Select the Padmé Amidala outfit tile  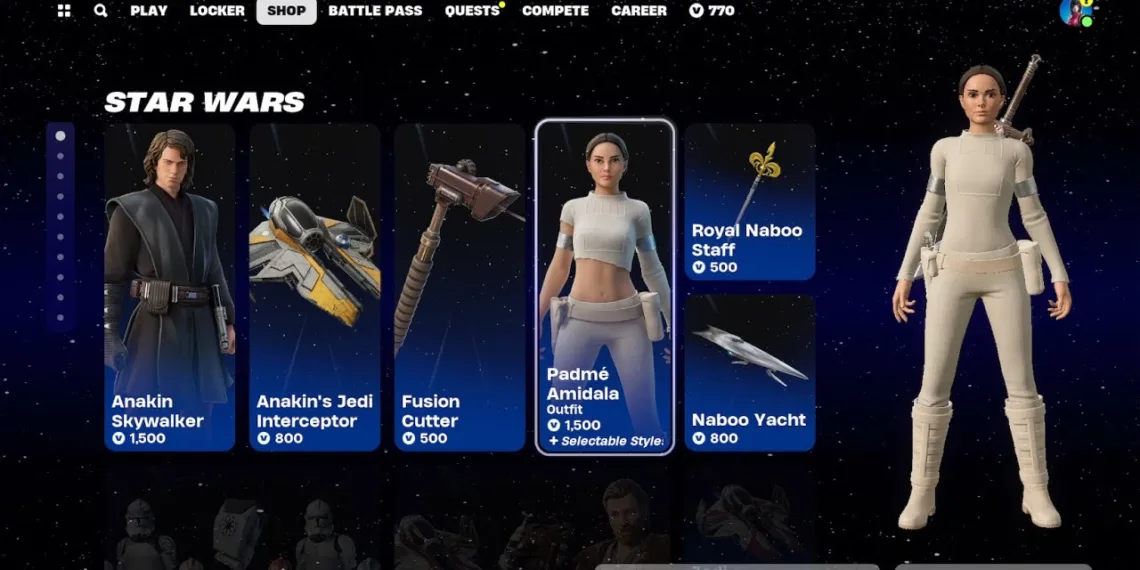coord(605,287)
